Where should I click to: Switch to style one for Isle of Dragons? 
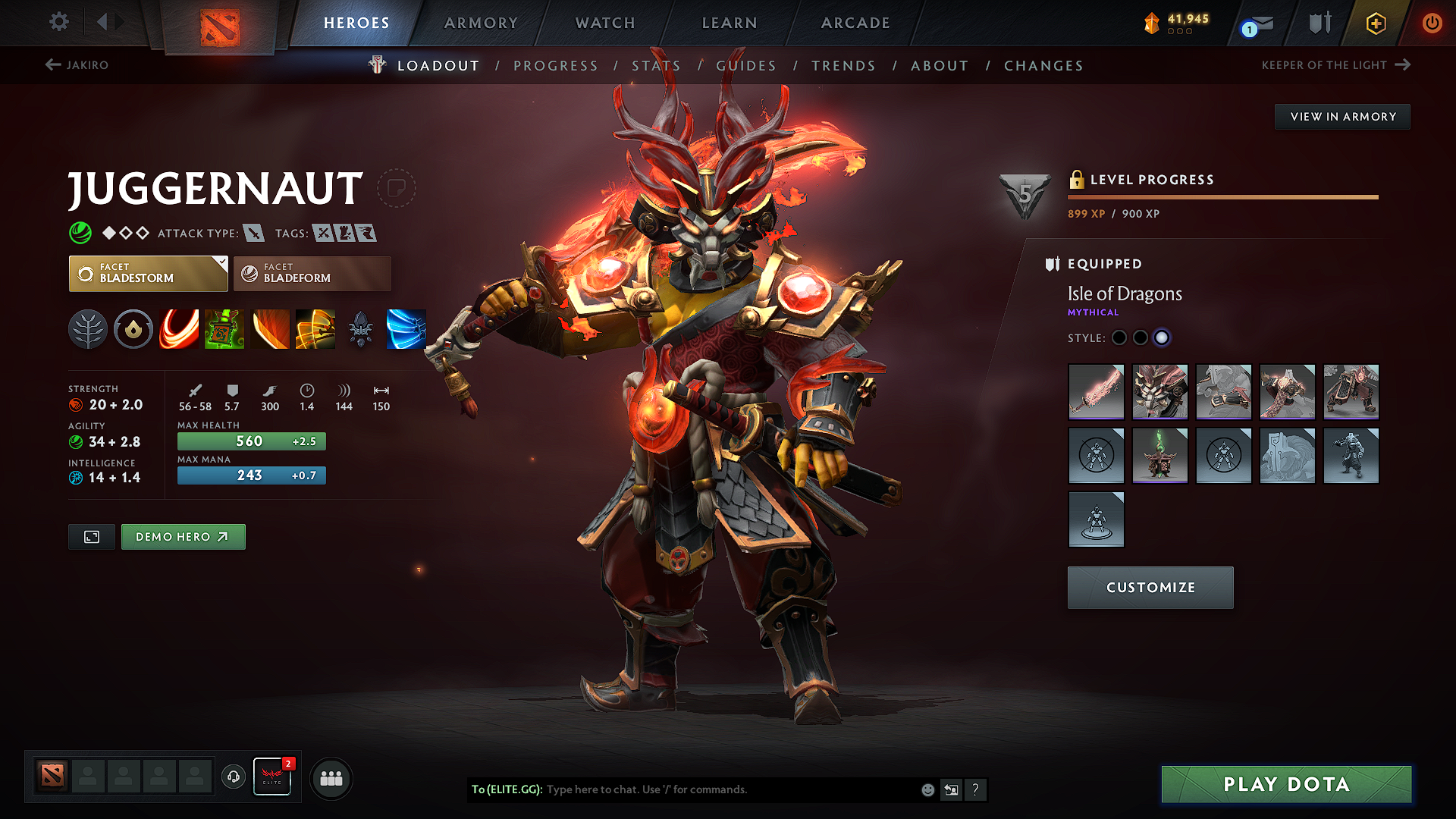[1119, 338]
